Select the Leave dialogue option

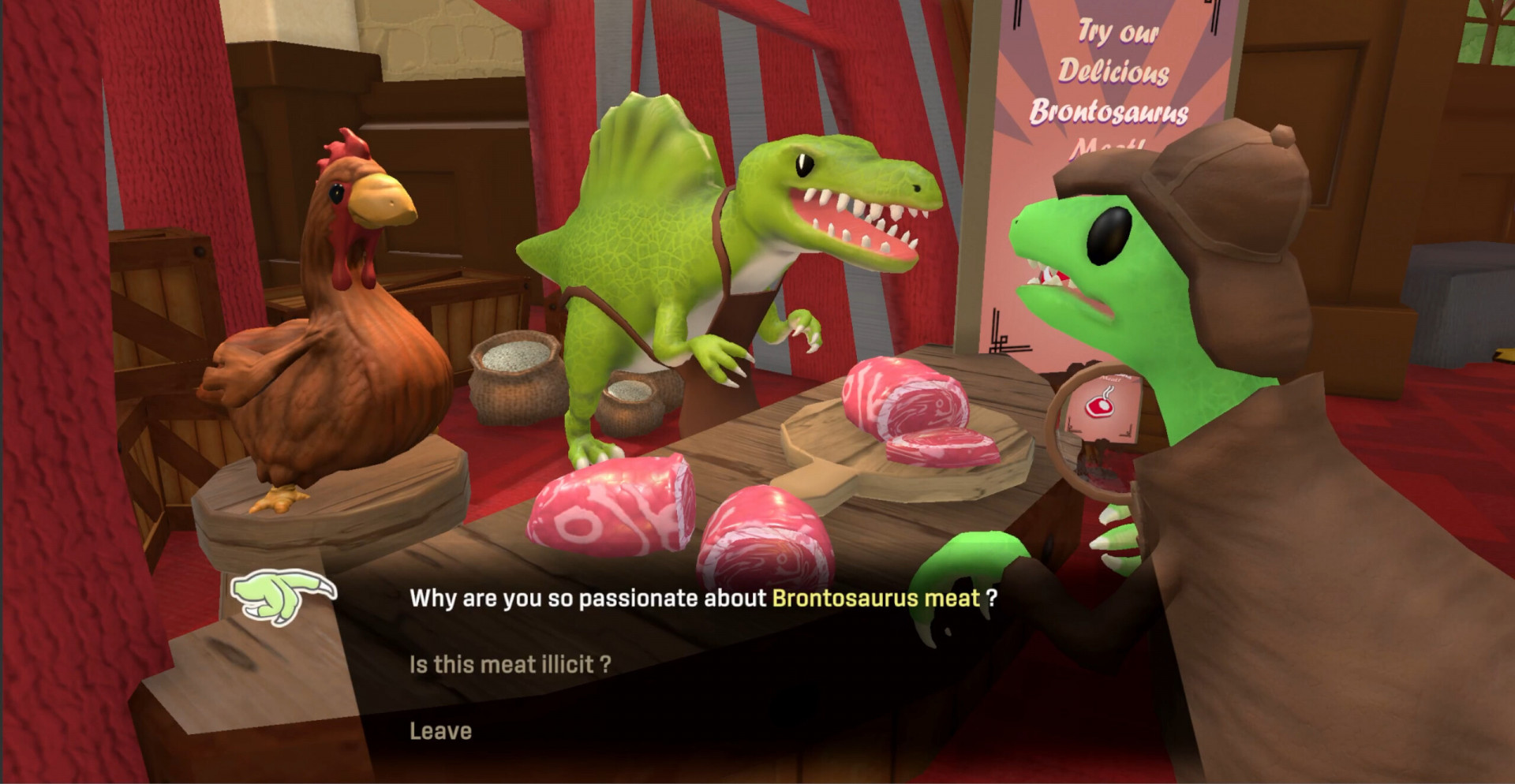point(440,731)
